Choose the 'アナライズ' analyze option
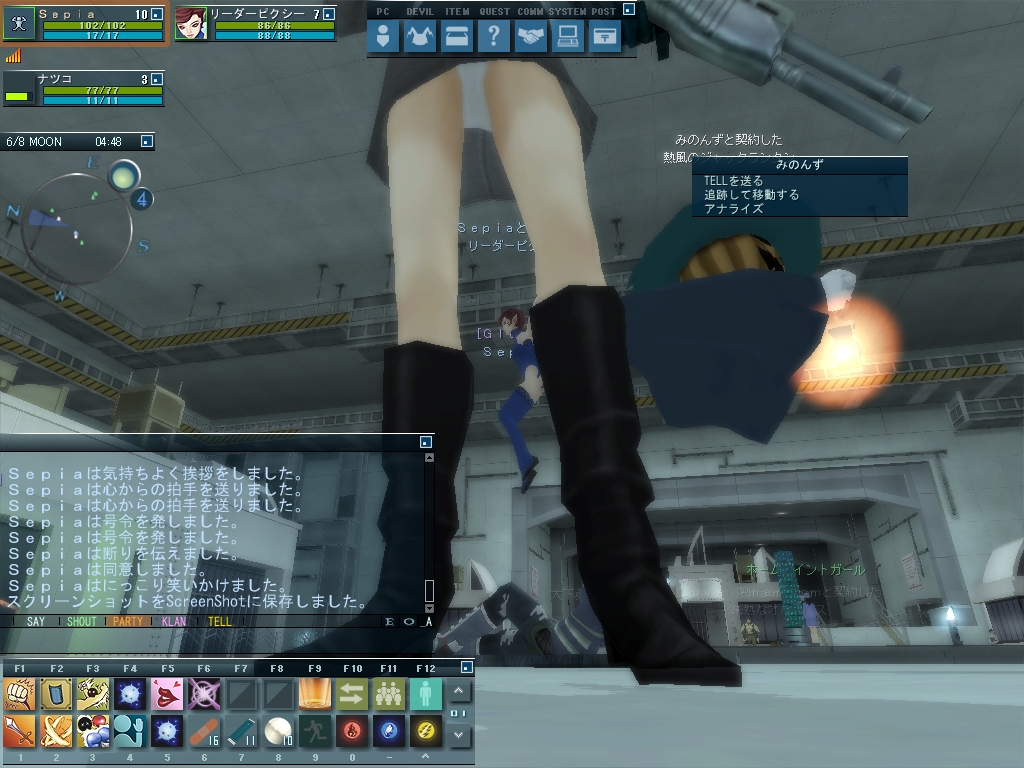The width and height of the screenshot is (1024, 768). click(x=733, y=209)
